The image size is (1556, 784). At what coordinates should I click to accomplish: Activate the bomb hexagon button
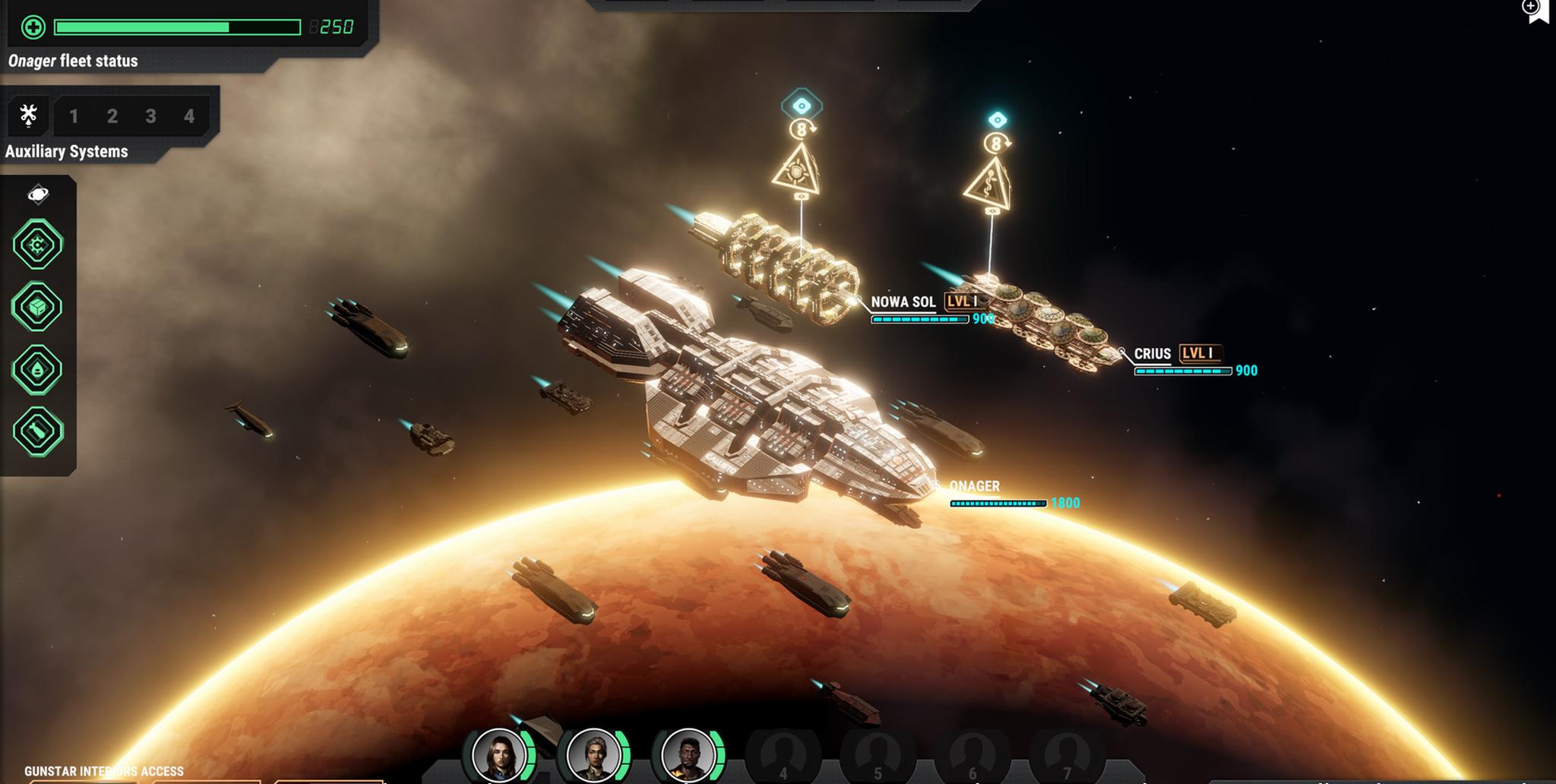38,432
